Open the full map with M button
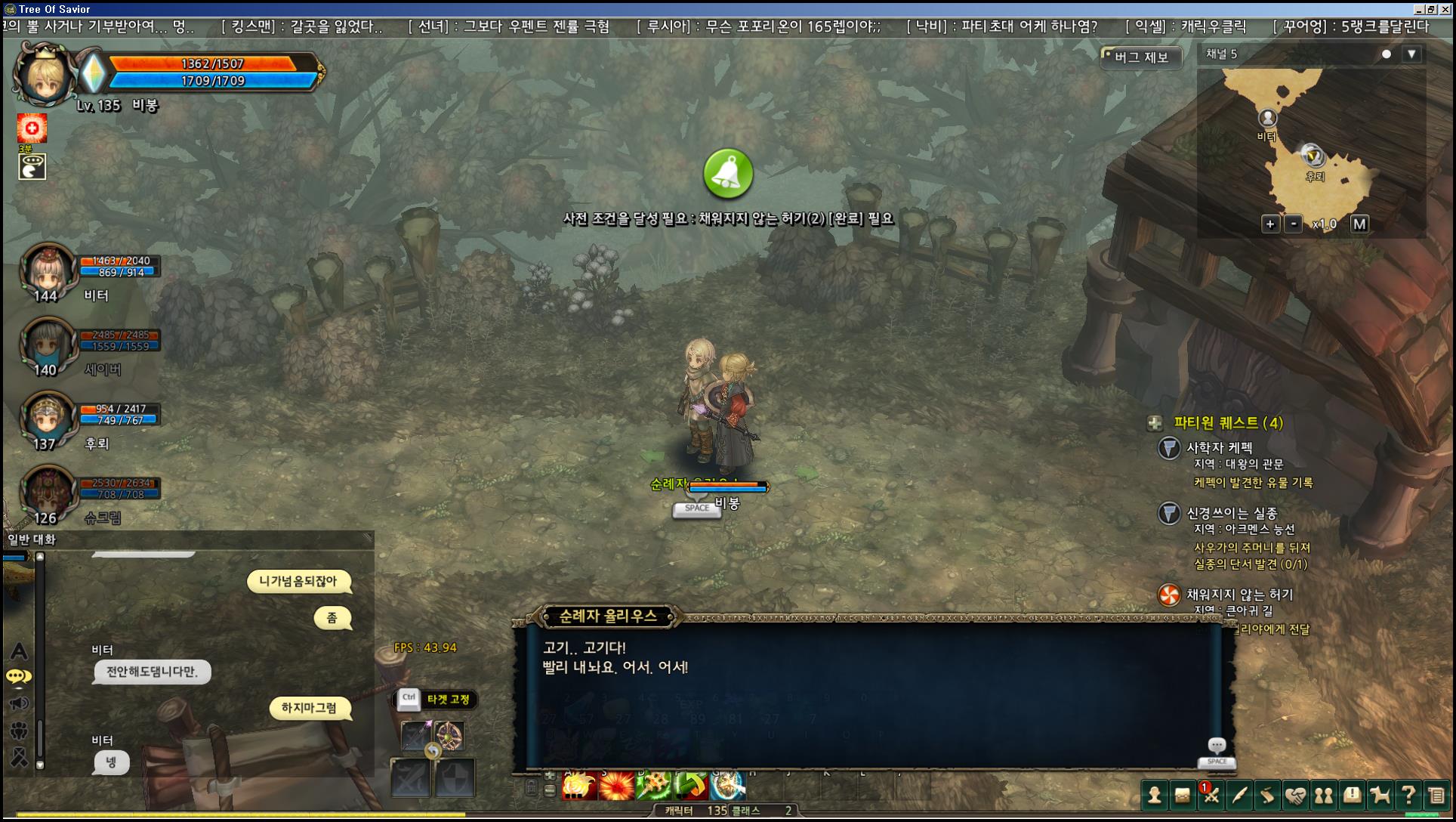This screenshot has height=822, width=1456. click(1359, 224)
